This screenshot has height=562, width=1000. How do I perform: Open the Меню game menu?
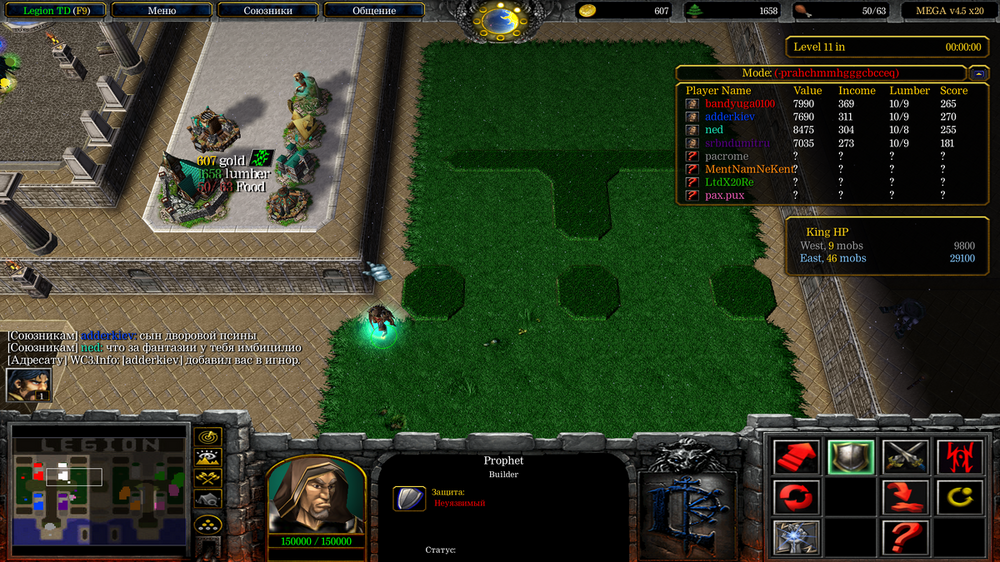pos(162,11)
